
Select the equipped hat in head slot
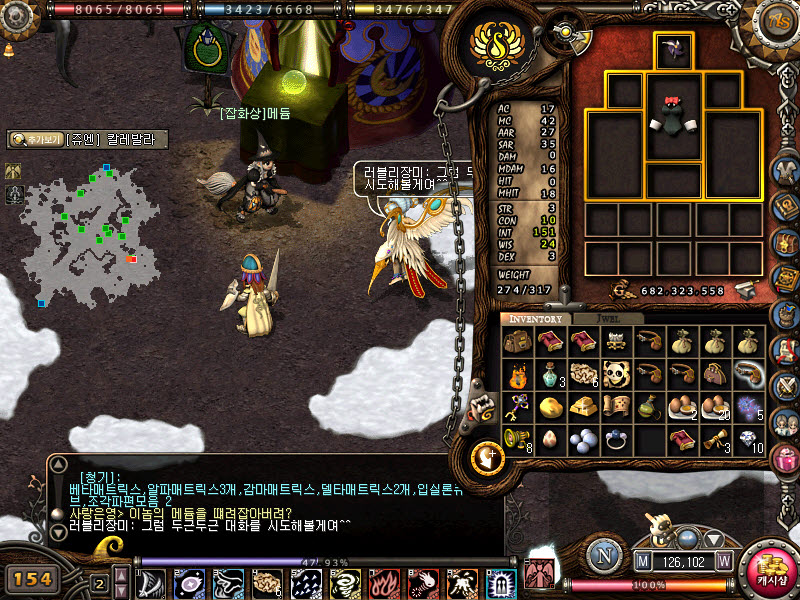(x=673, y=50)
